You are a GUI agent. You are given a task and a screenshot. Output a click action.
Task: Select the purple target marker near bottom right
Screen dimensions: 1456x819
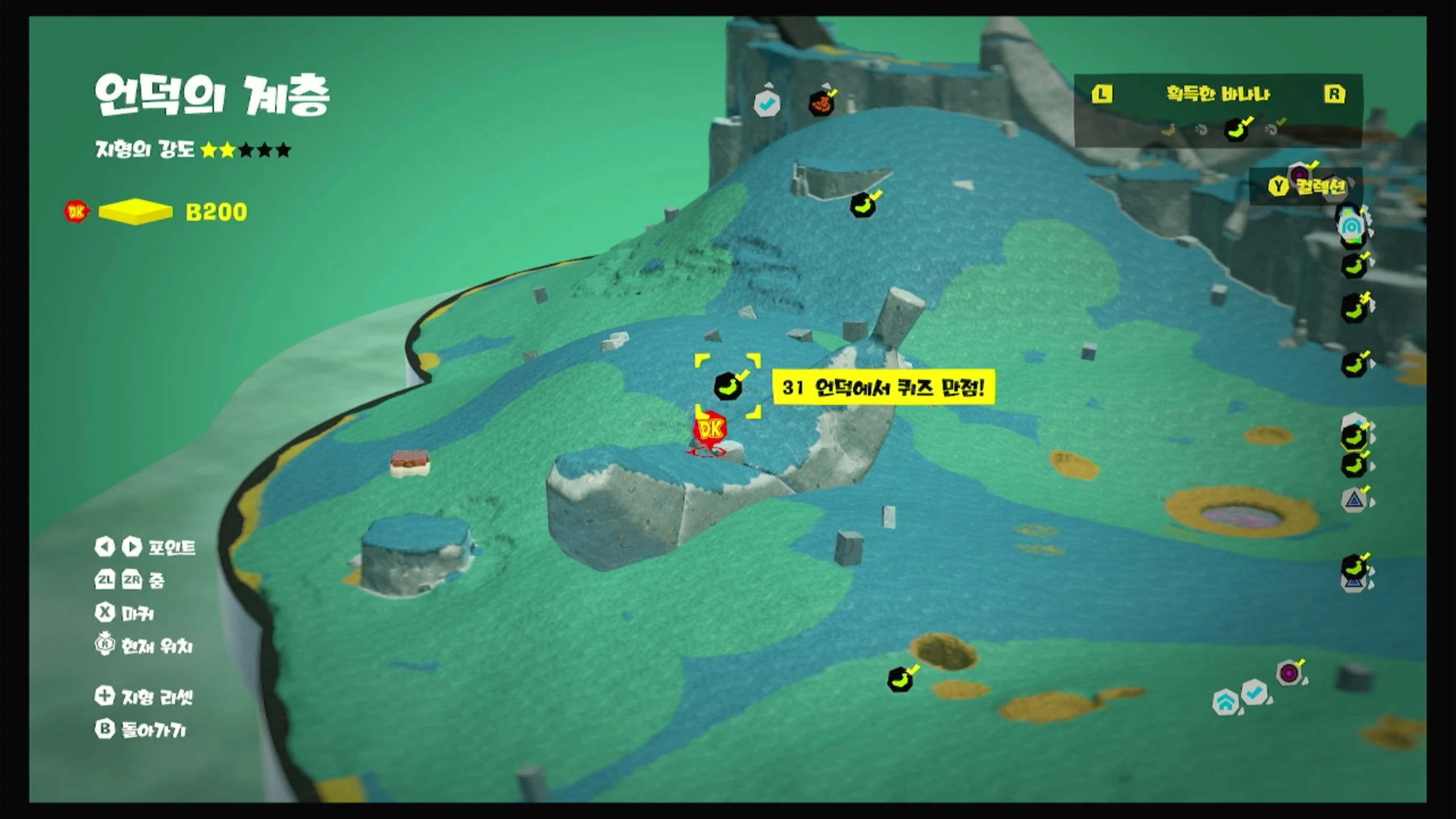pyautogui.click(x=1289, y=673)
